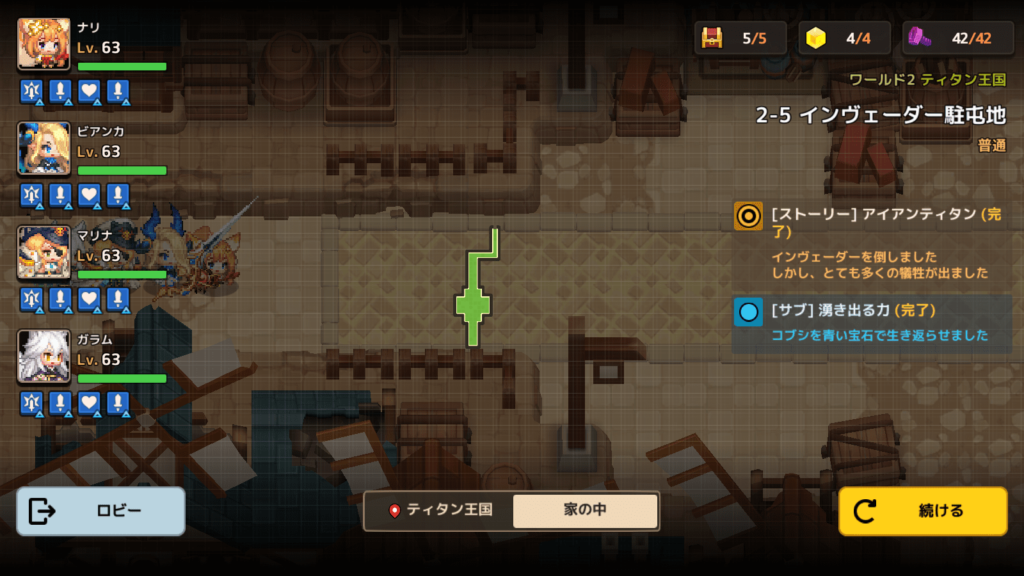The width and height of the screenshot is (1024, 576).
Task: Click the purple gem collectible counter
Action: [x=921, y=38]
